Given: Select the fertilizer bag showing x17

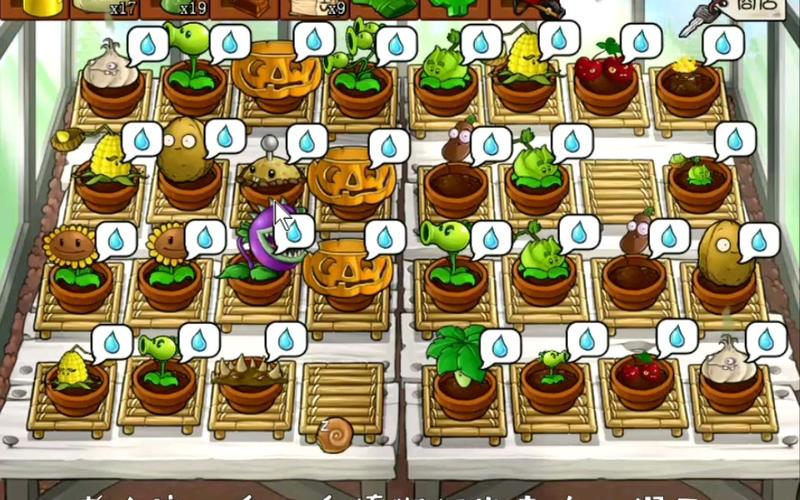Looking at the screenshot, I should coord(104,8).
